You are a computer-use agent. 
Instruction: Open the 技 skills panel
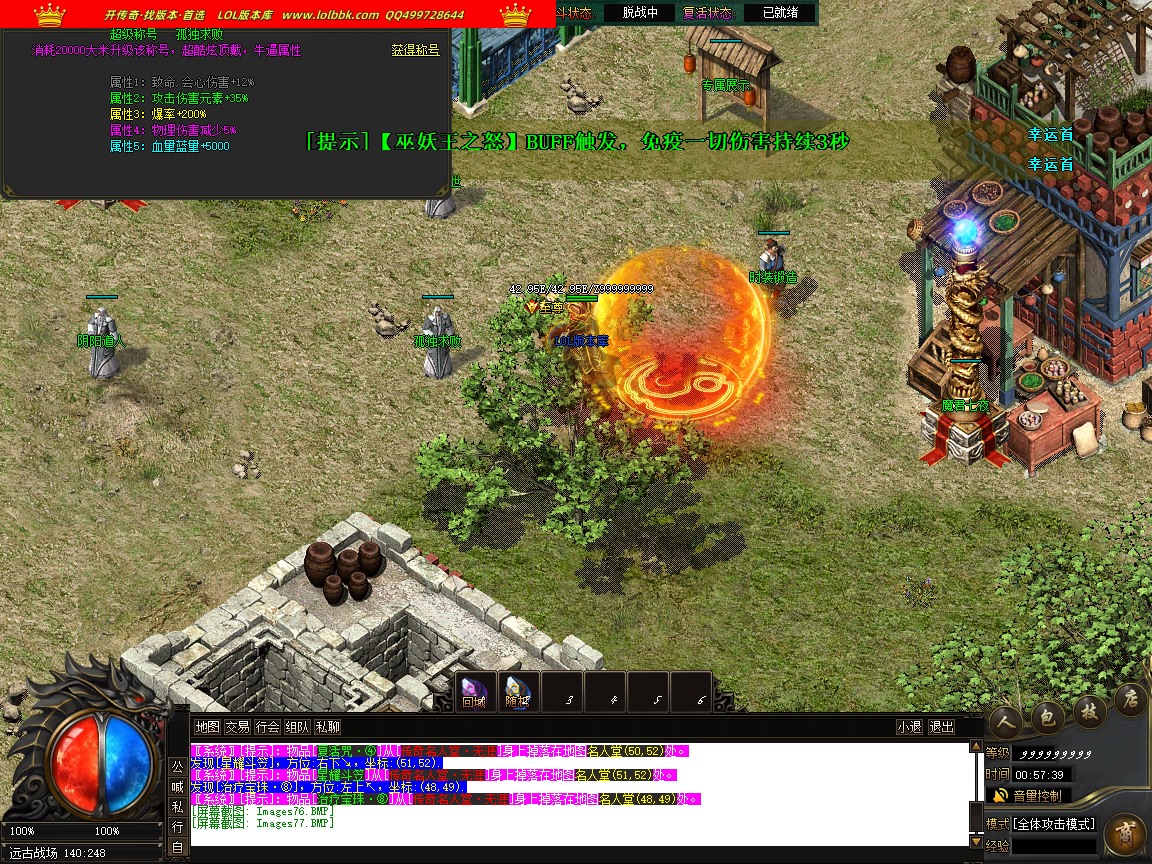coord(1087,708)
